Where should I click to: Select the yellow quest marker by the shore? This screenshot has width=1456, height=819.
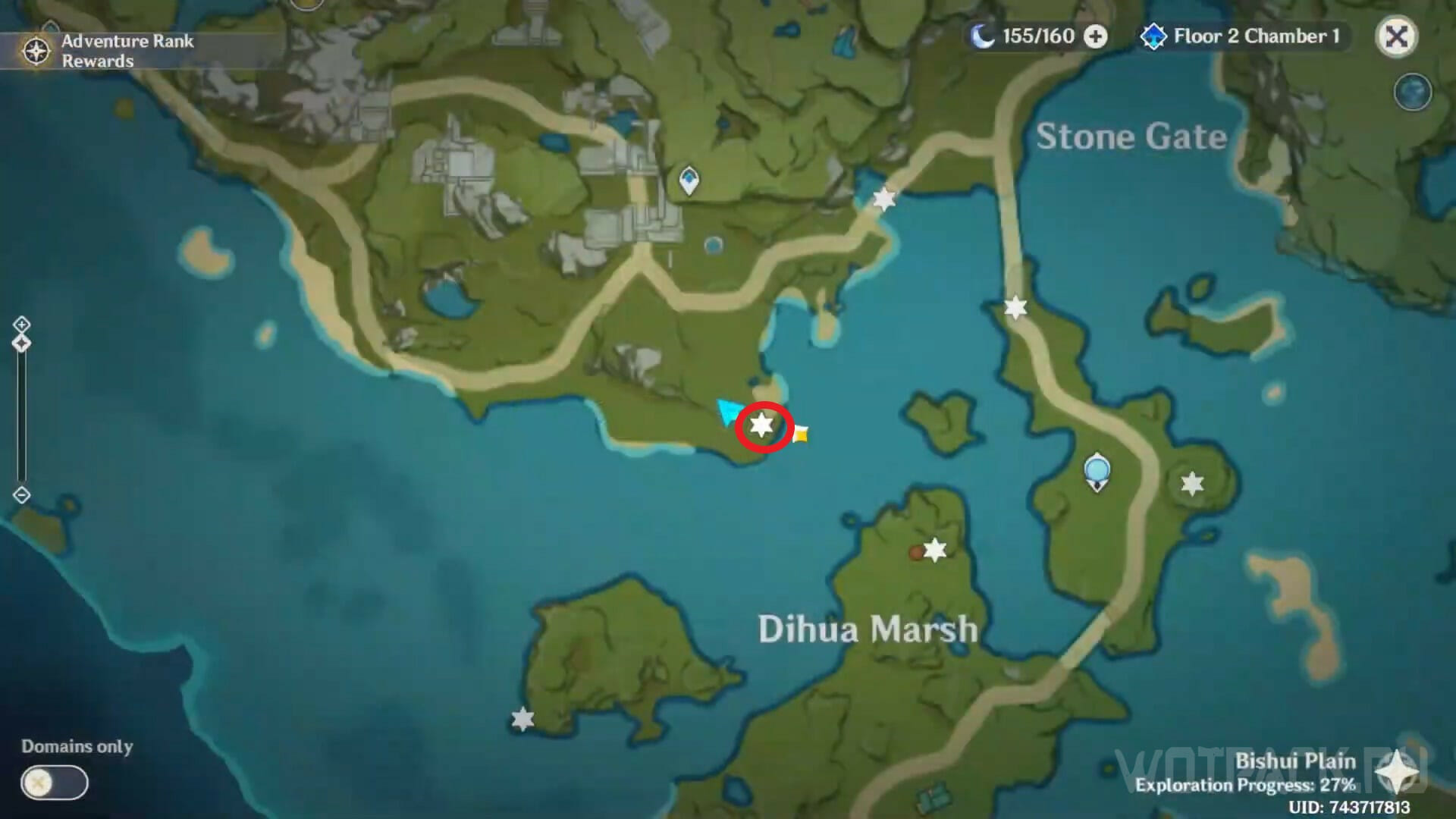[x=800, y=434]
